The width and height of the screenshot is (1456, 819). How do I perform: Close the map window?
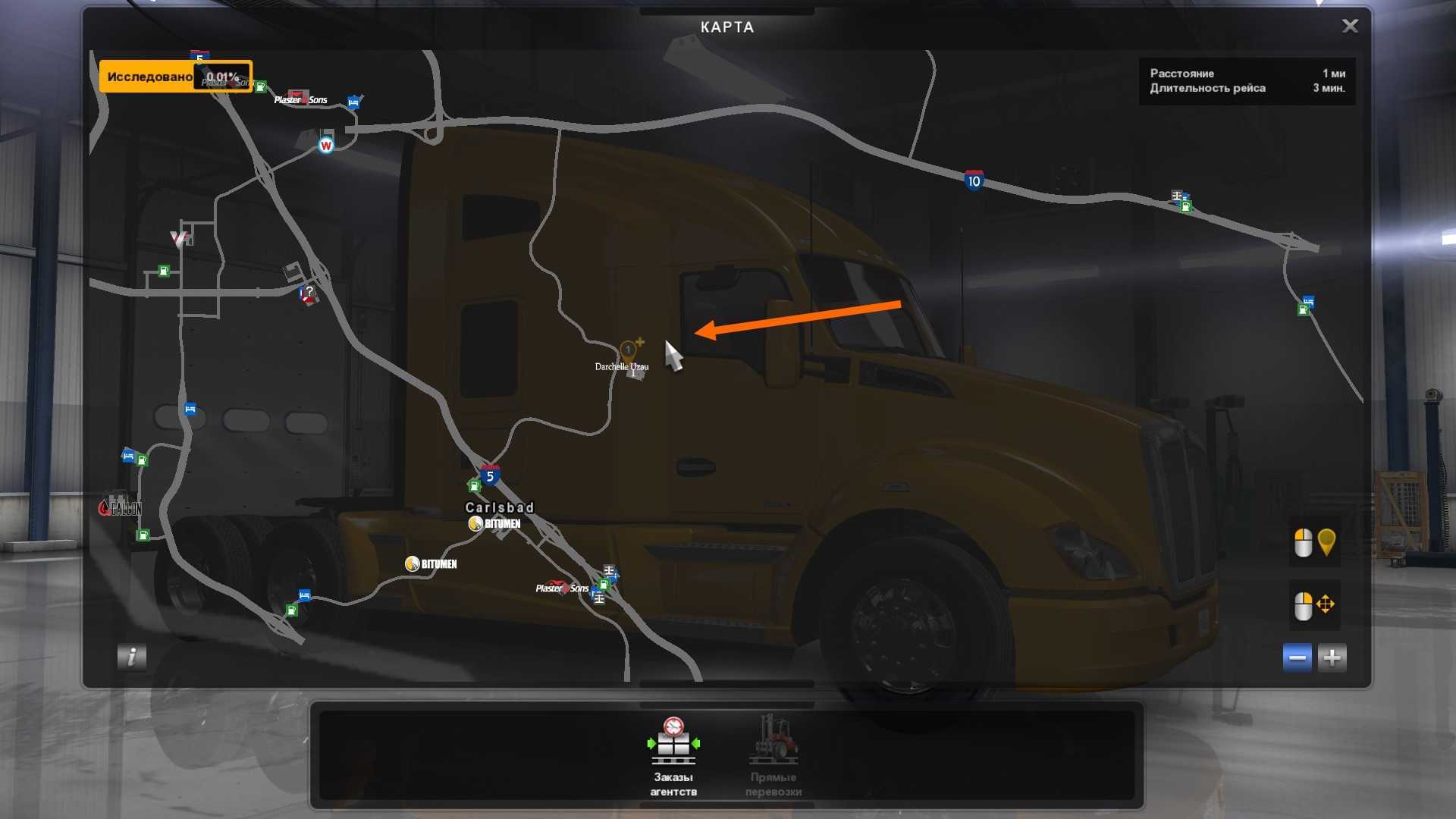[x=1350, y=27]
